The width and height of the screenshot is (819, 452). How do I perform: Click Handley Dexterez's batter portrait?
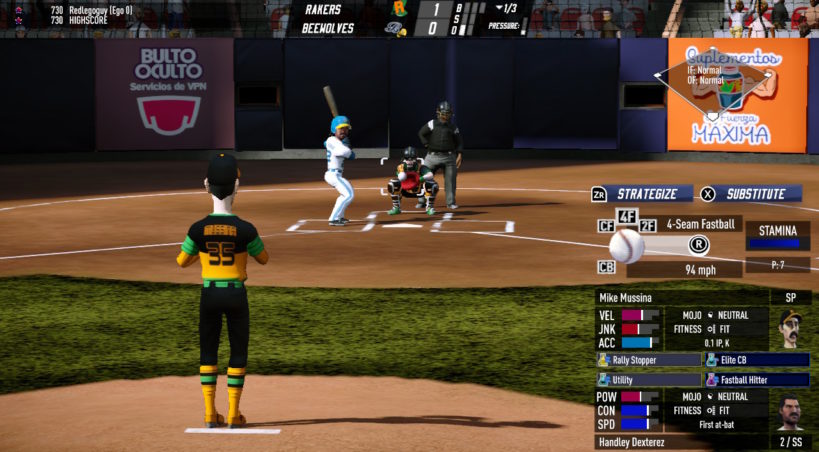pos(789,411)
